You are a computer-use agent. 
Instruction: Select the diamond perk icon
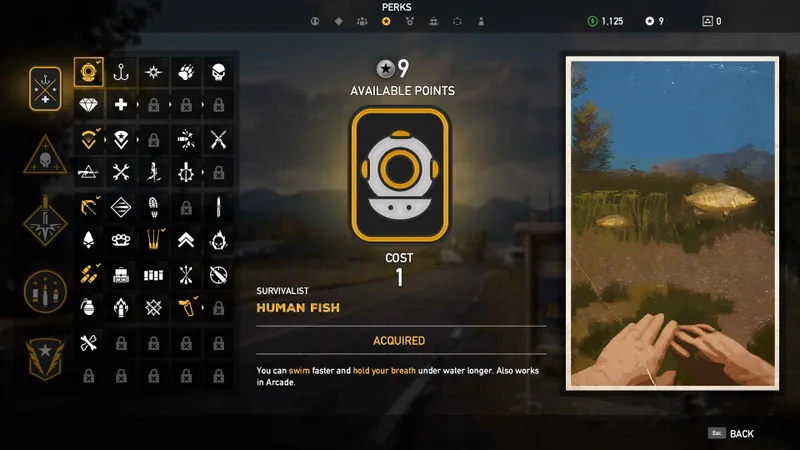point(88,105)
